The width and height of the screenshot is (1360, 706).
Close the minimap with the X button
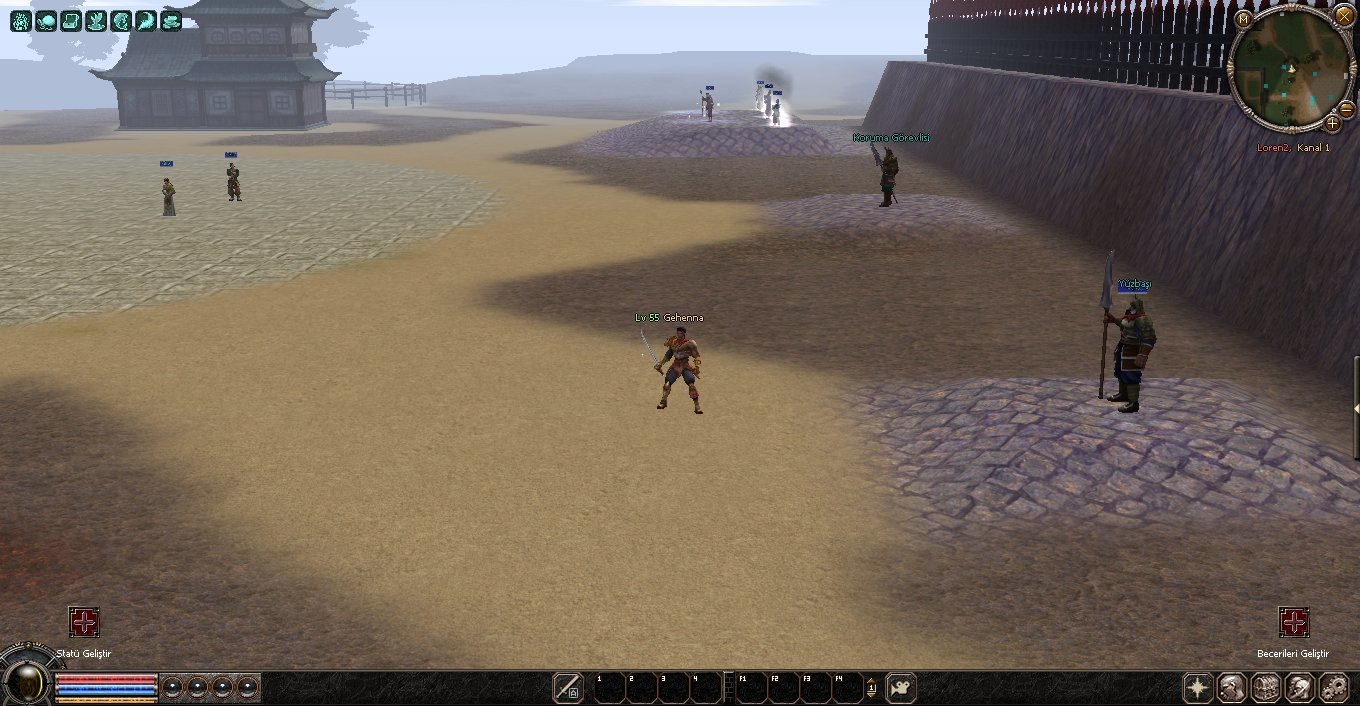pos(1343,17)
